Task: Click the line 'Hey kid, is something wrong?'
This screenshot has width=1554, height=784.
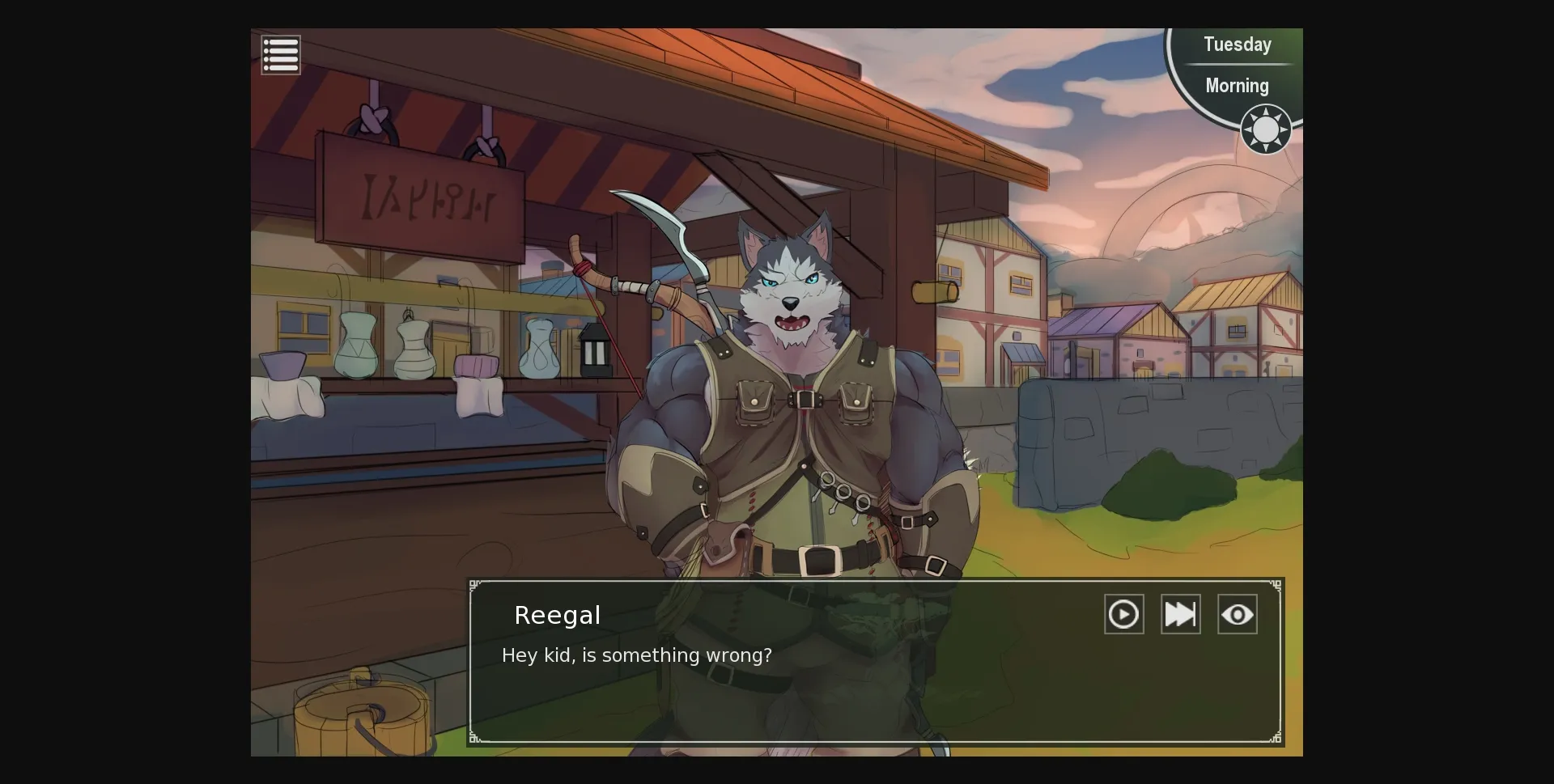Action: tap(636, 656)
